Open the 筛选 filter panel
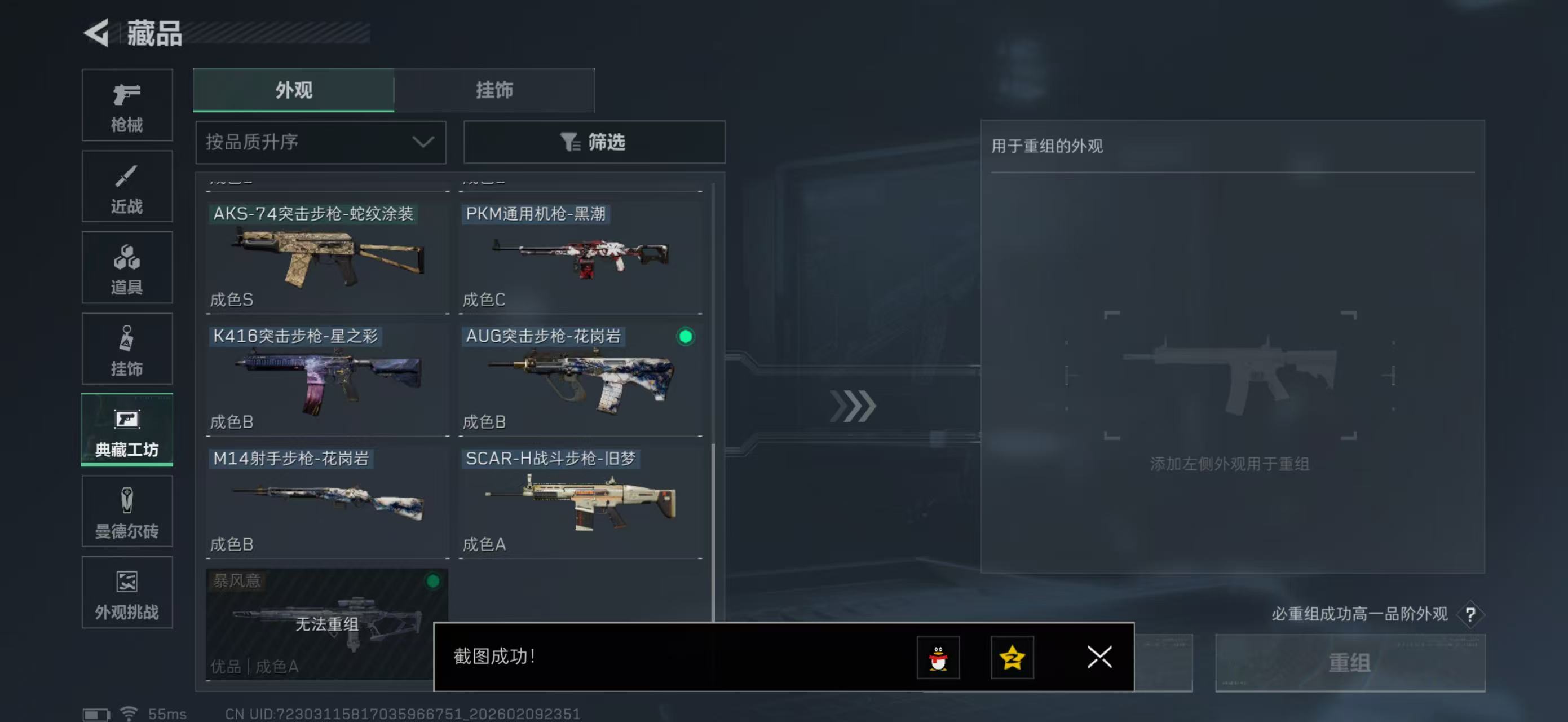Screen dimensions: 1568x722 point(594,143)
